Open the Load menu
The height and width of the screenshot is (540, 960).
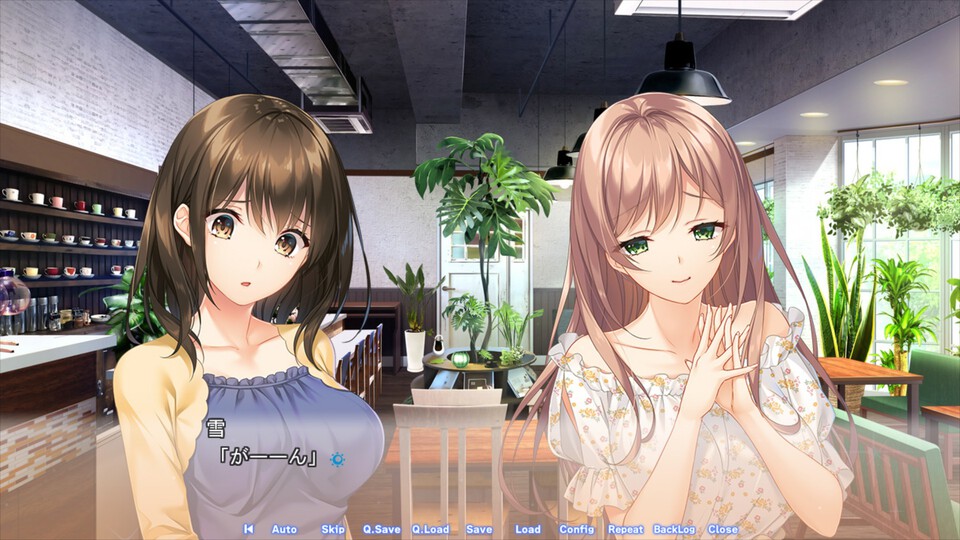[x=528, y=529]
